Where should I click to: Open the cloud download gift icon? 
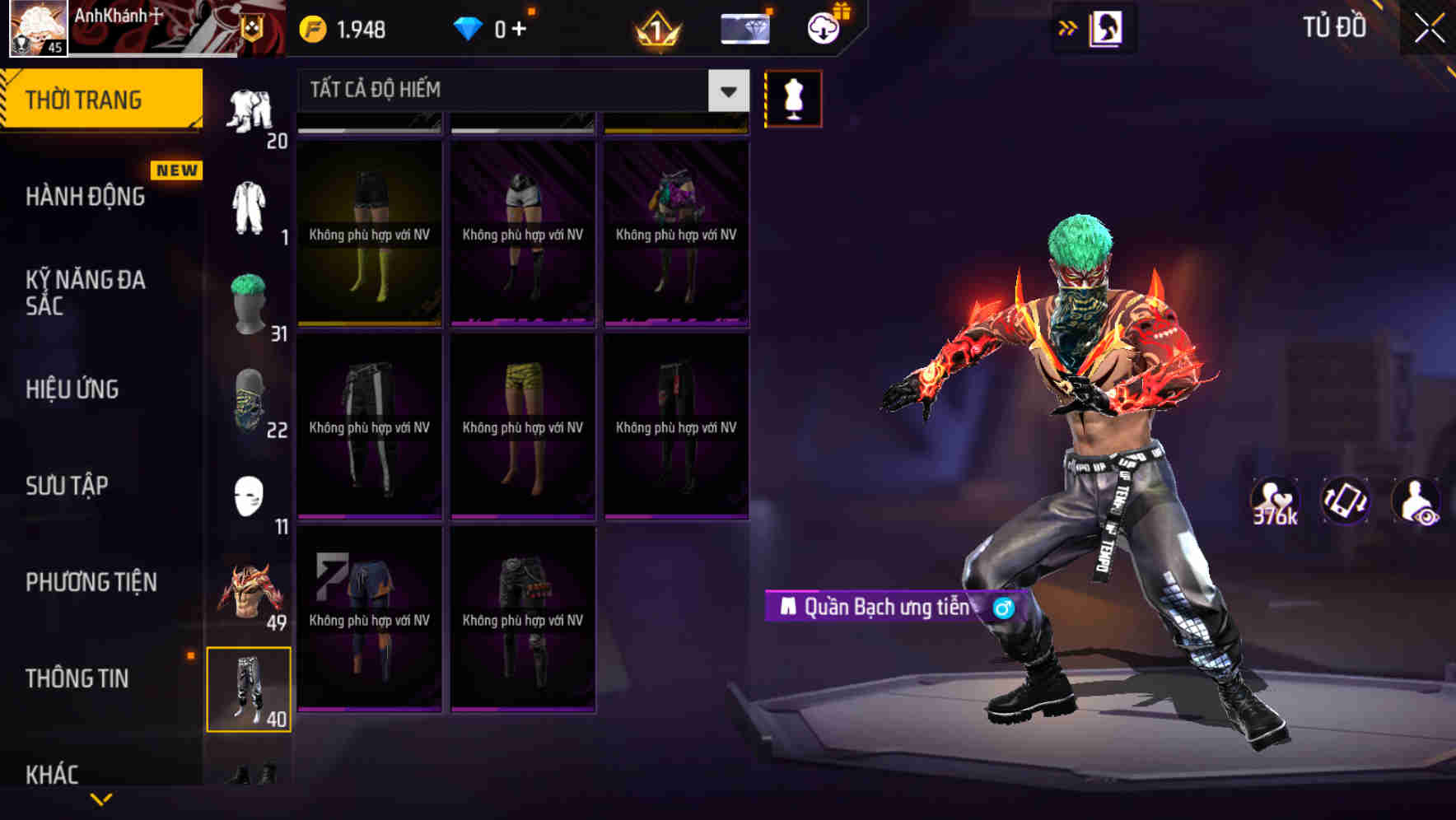click(823, 28)
